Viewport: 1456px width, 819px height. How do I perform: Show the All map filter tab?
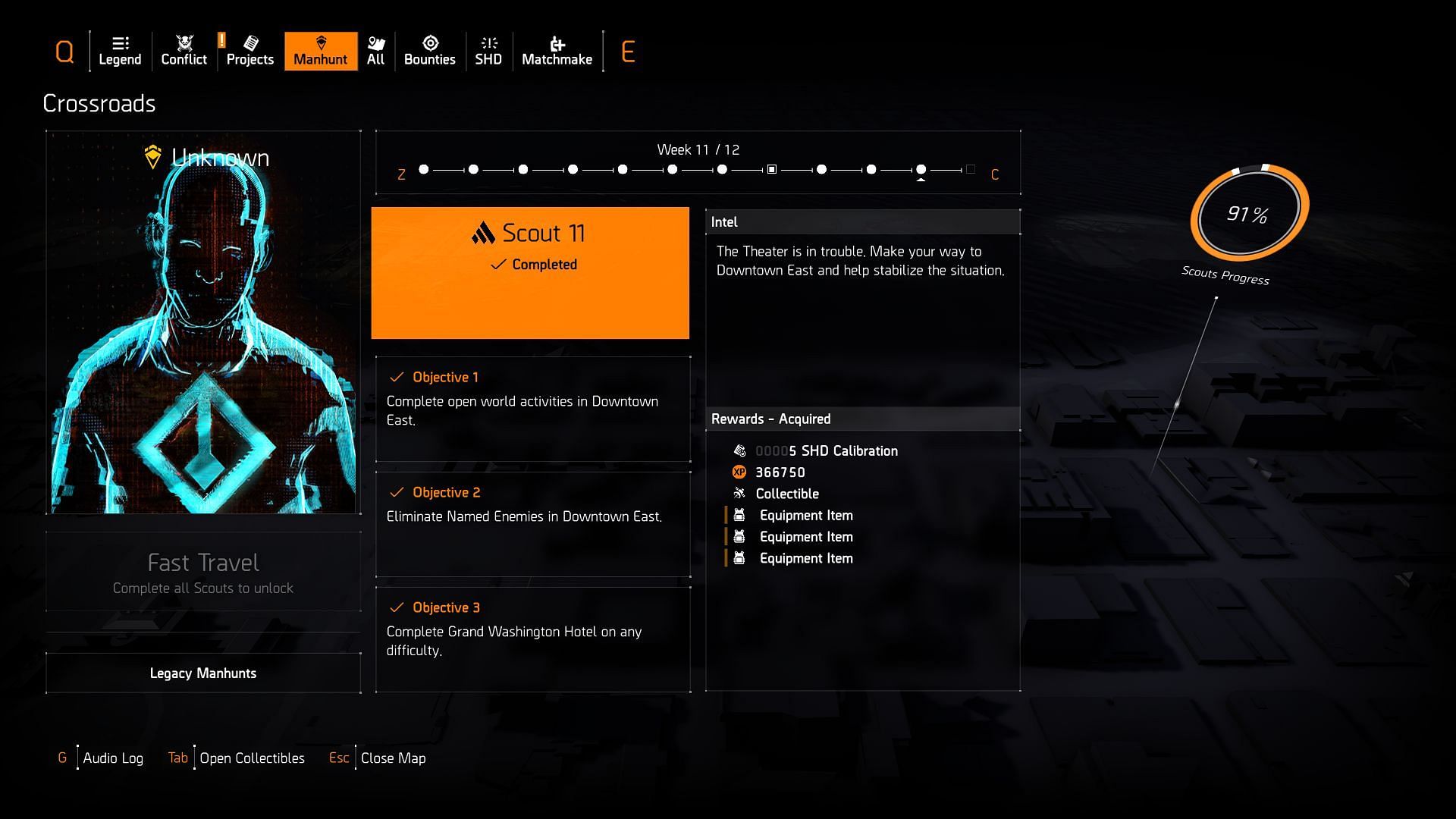(376, 51)
